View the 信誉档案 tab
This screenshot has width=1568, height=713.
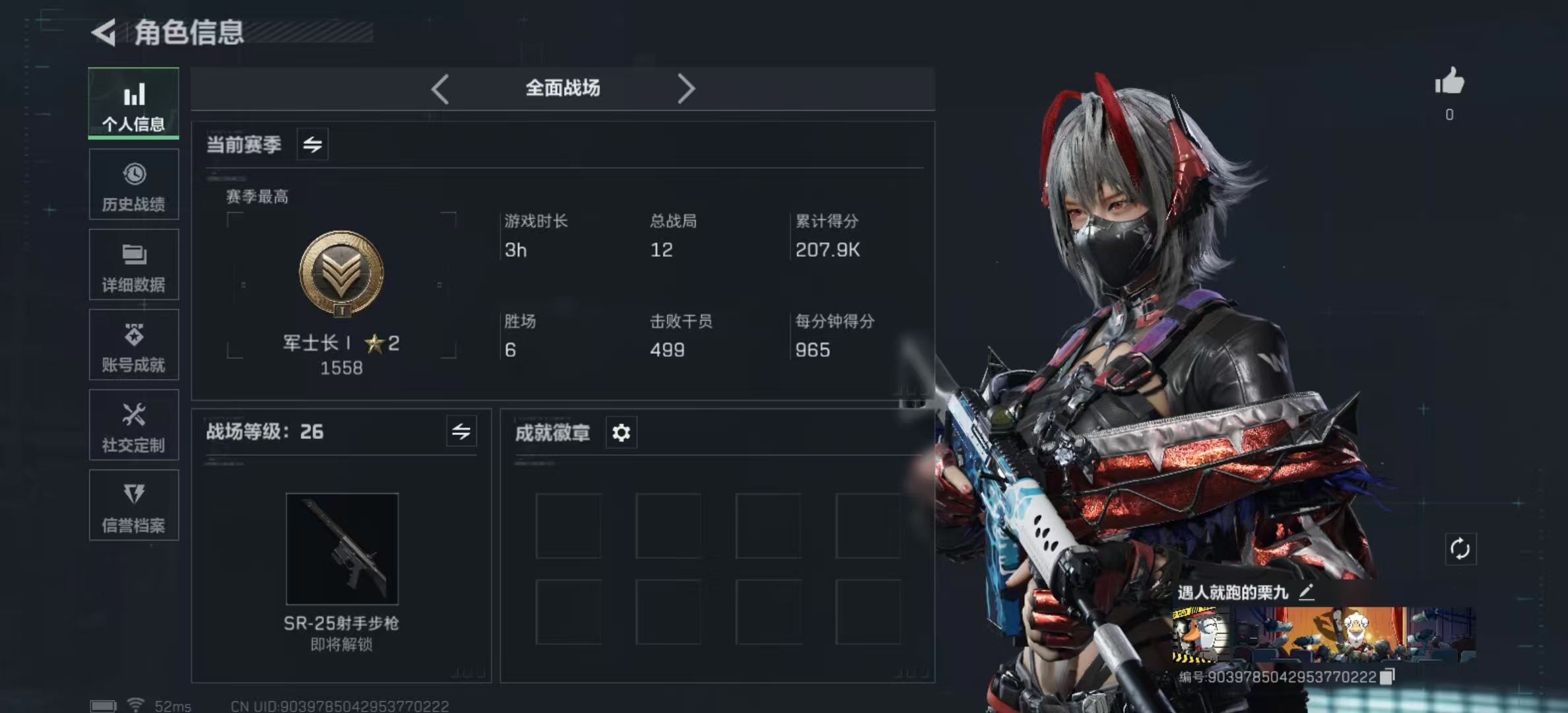point(134,506)
